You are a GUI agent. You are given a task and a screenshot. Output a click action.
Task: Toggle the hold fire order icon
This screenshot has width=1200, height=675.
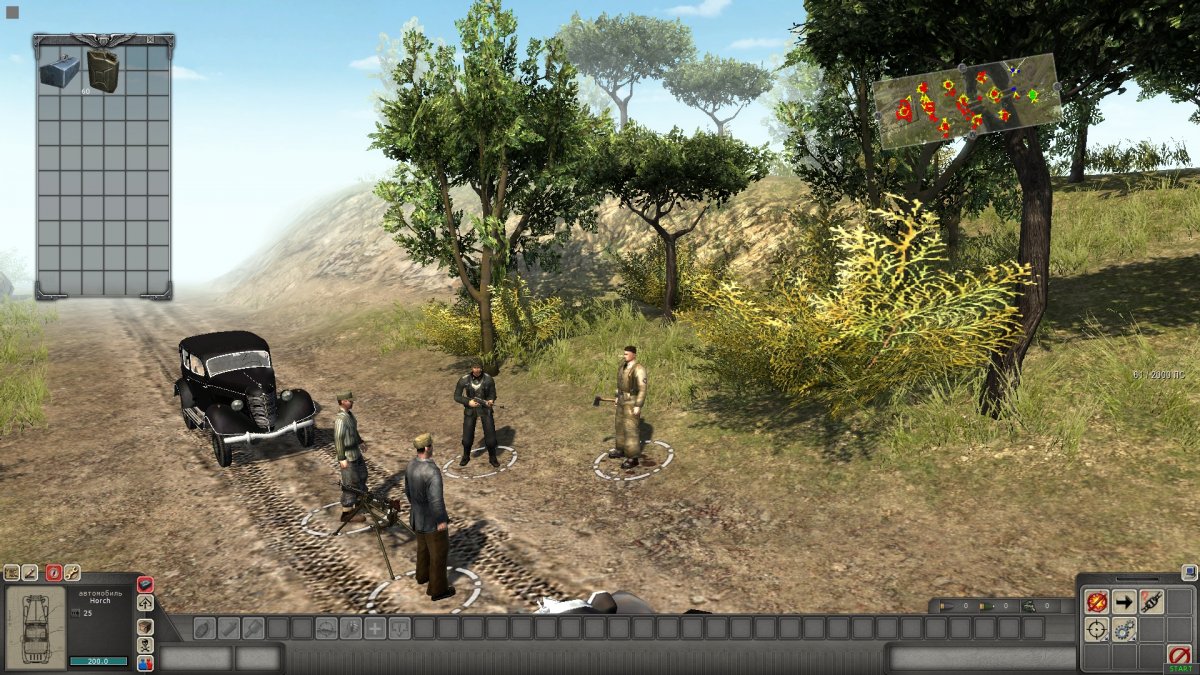[1097, 602]
